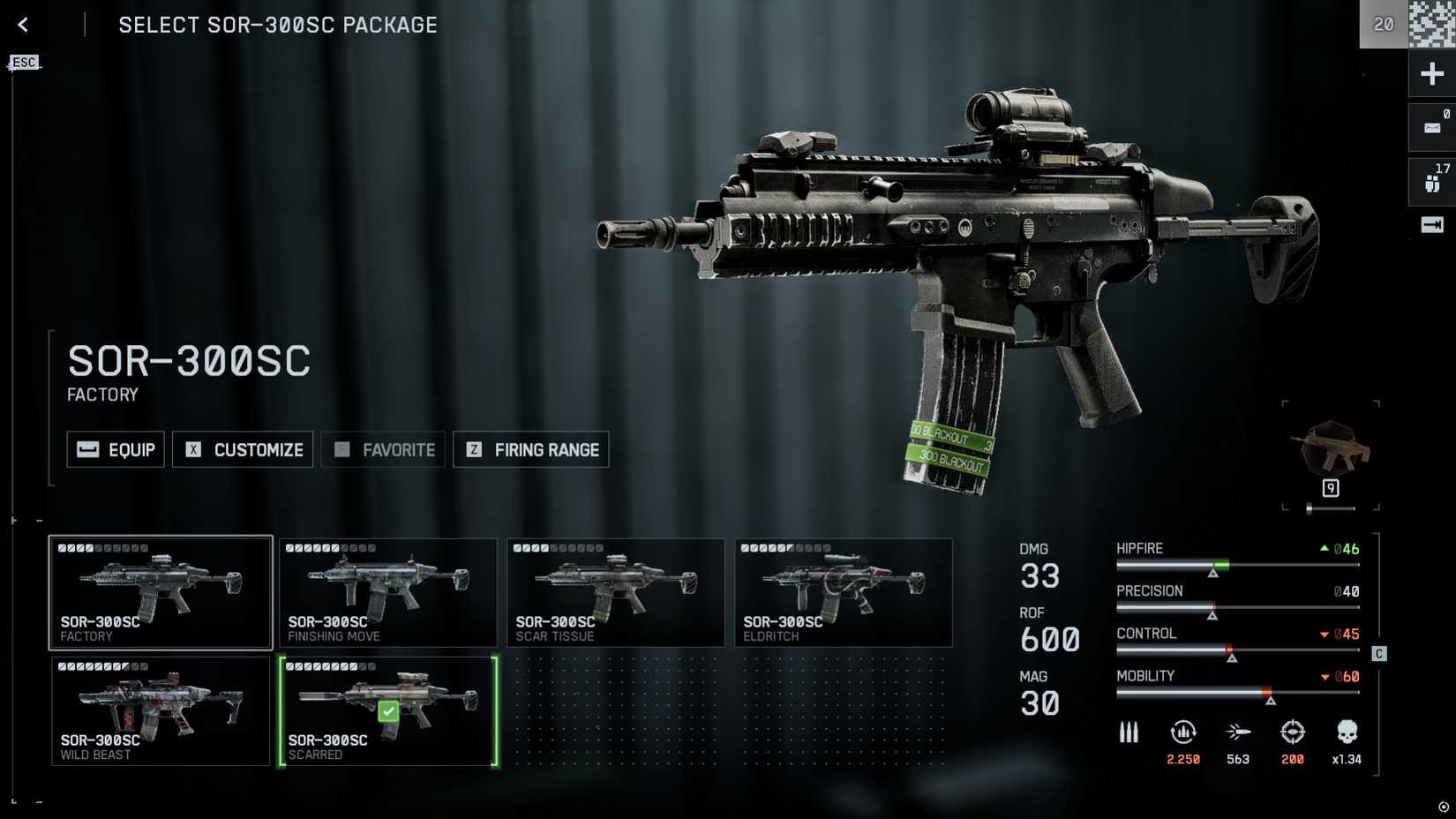Open Customize for this weapon
Viewport: 1456px width, 819px height.
pyautogui.click(x=243, y=449)
